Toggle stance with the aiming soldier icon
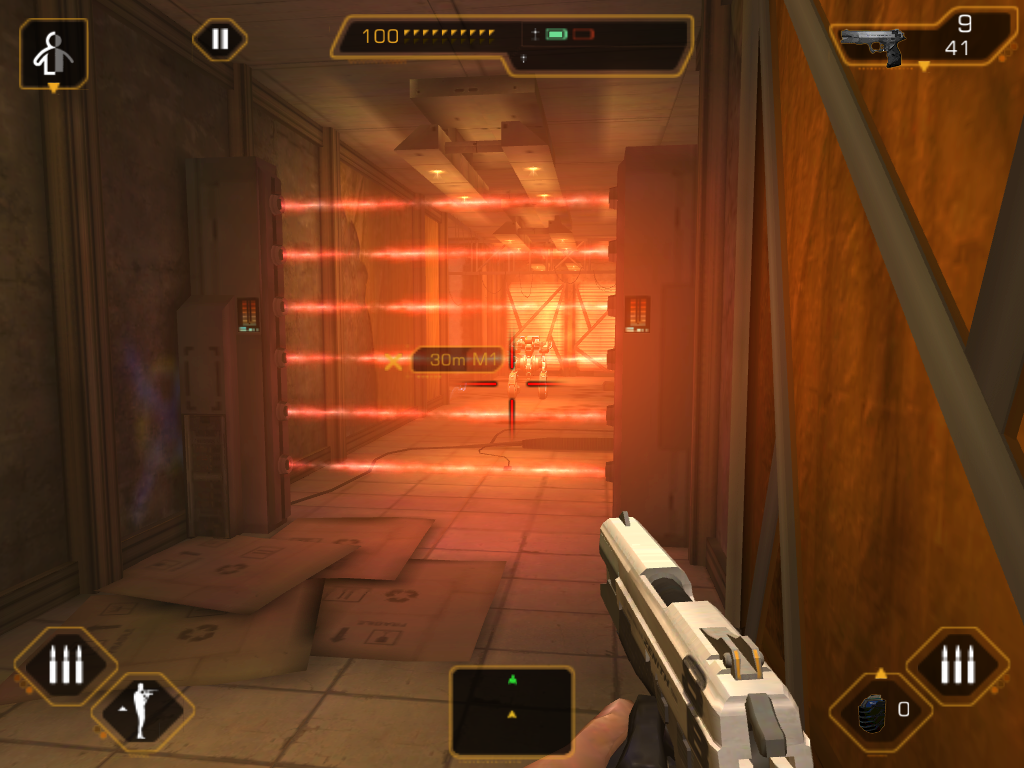Image resolution: width=1024 pixels, height=768 pixels. coord(143,712)
